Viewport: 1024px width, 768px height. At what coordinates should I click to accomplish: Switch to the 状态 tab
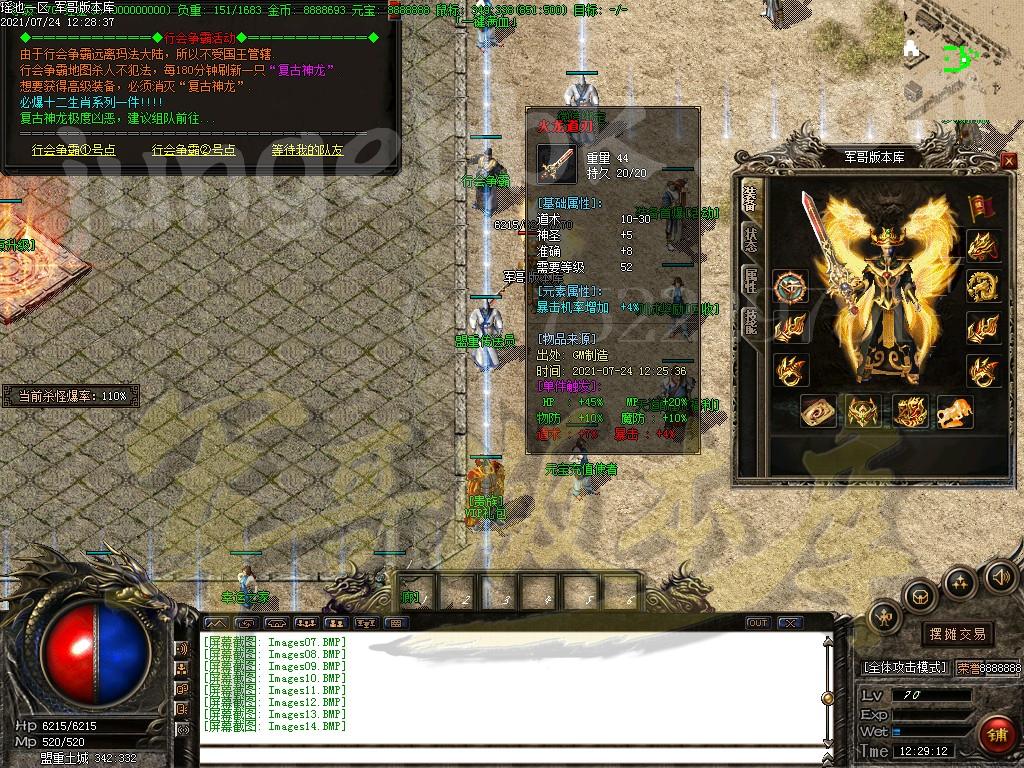tap(750, 238)
